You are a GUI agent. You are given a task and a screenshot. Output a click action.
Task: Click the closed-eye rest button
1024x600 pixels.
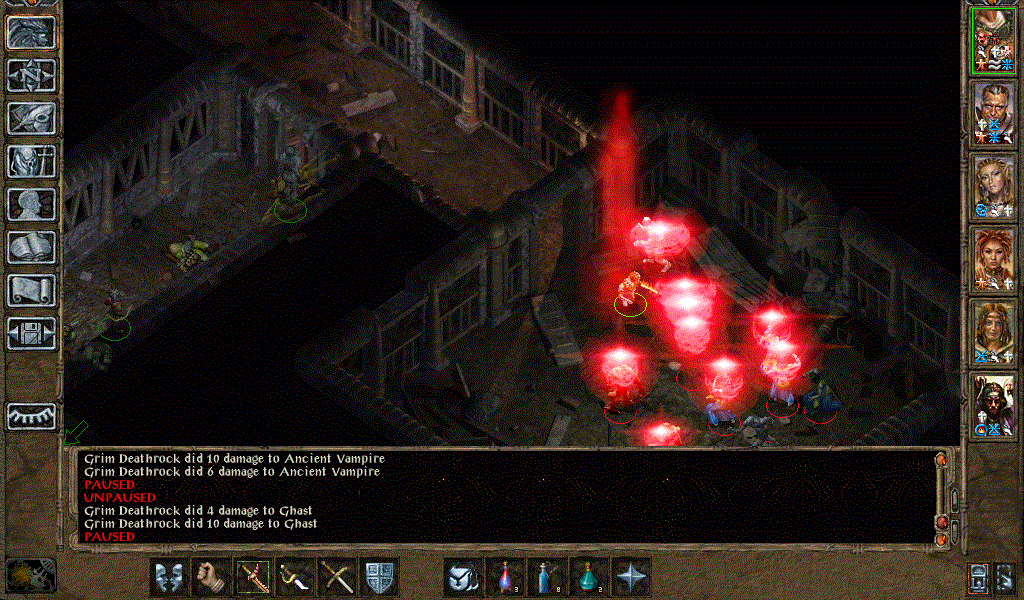[32, 415]
